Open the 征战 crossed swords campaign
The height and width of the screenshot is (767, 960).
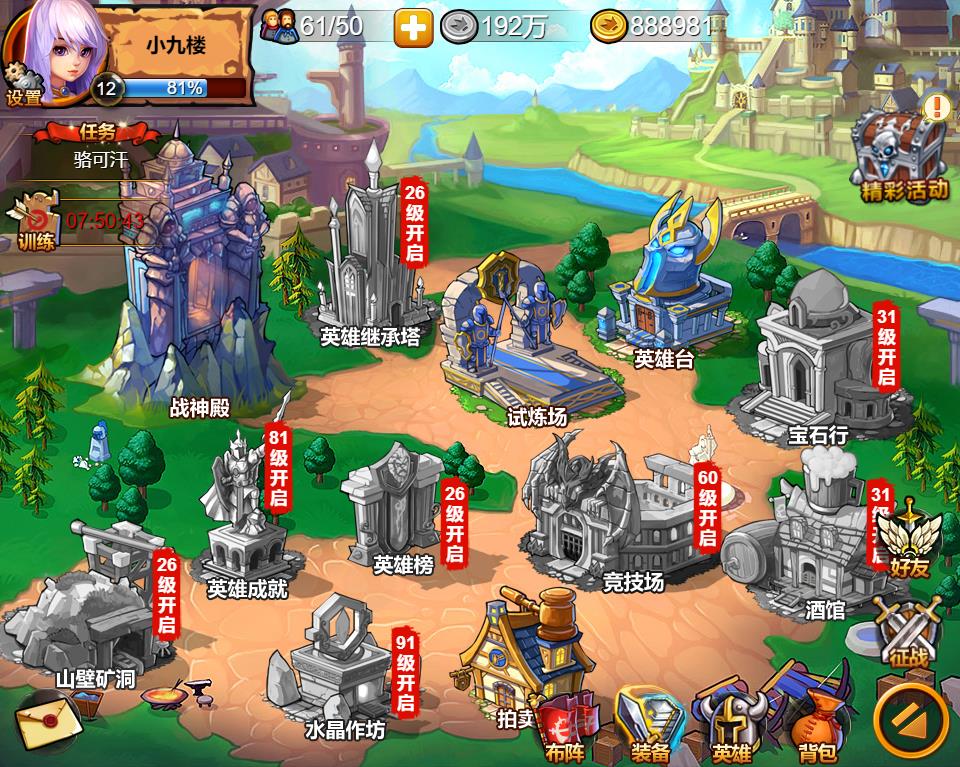(x=909, y=630)
